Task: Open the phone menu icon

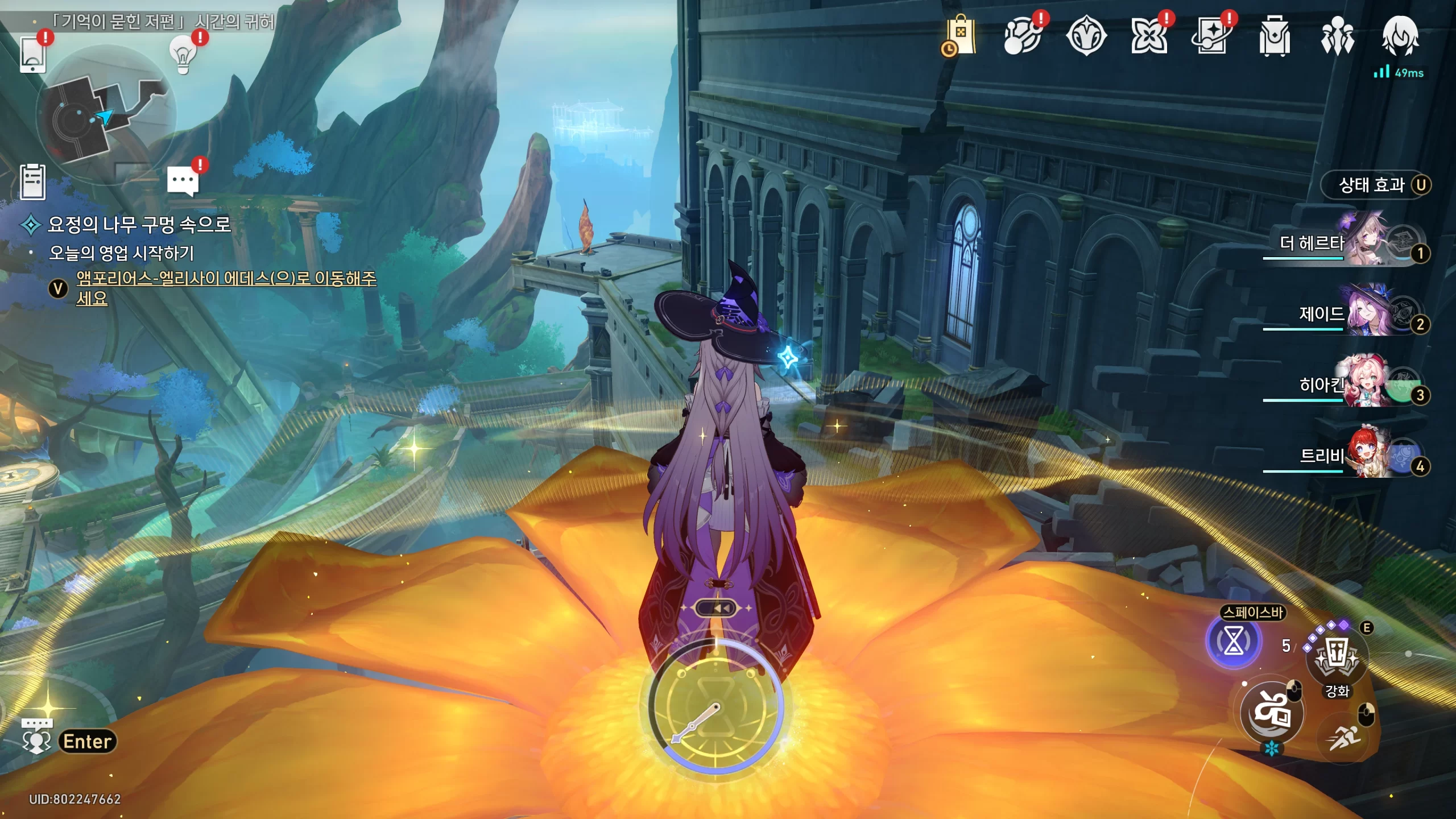Action: [x=32, y=55]
